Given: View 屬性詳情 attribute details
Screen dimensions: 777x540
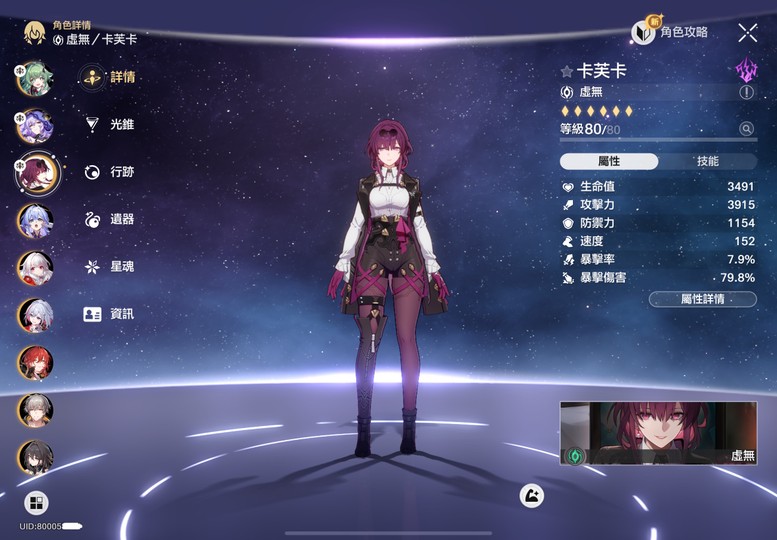Looking at the screenshot, I should [x=702, y=299].
